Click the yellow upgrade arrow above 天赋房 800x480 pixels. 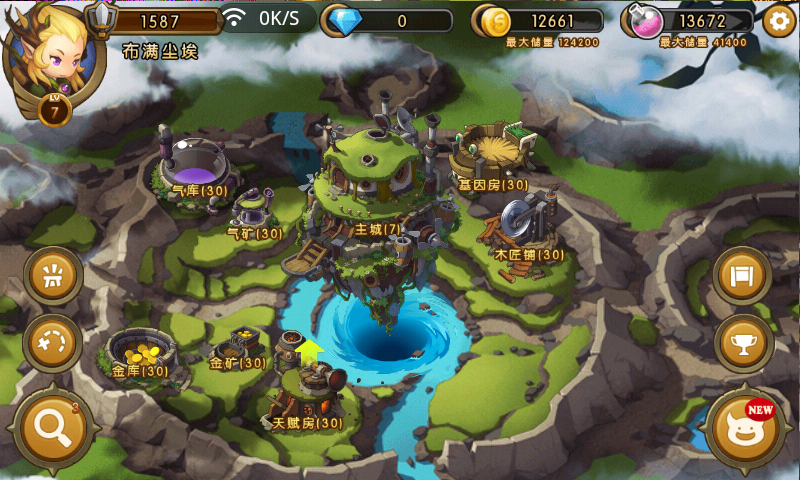coord(310,351)
